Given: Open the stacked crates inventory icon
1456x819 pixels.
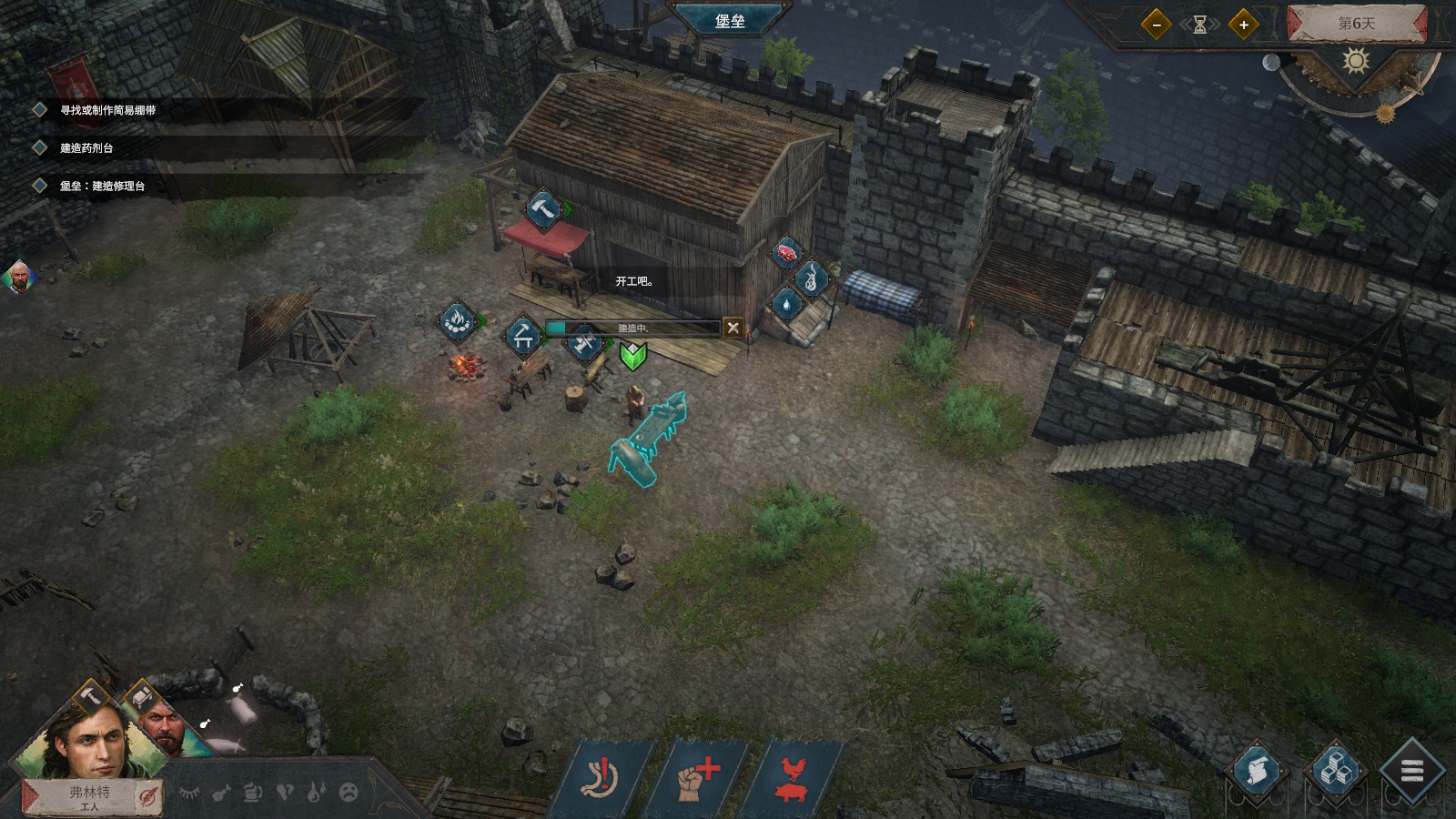Looking at the screenshot, I should click(x=1334, y=772).
